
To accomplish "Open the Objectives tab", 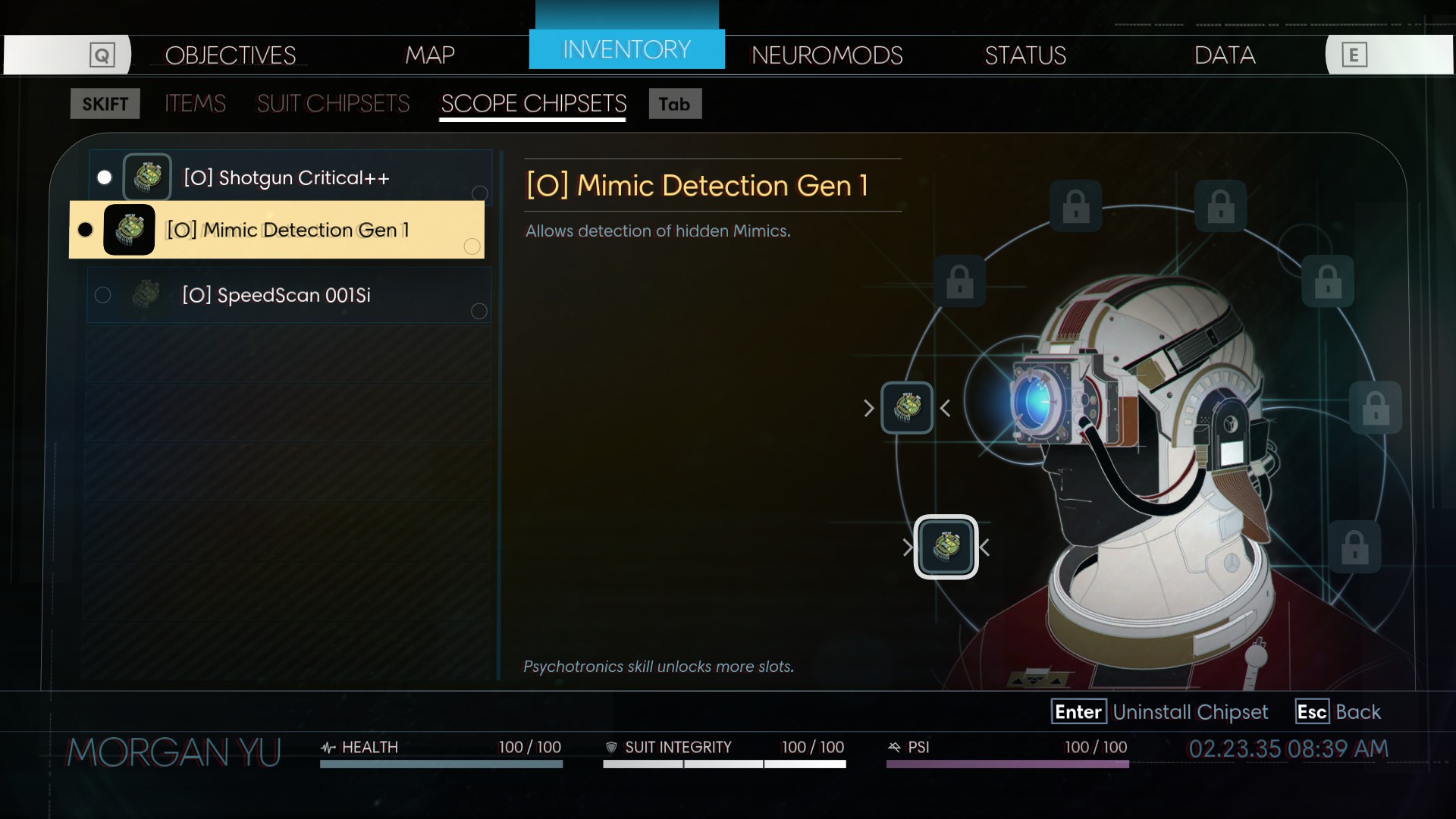I will 230,55.
